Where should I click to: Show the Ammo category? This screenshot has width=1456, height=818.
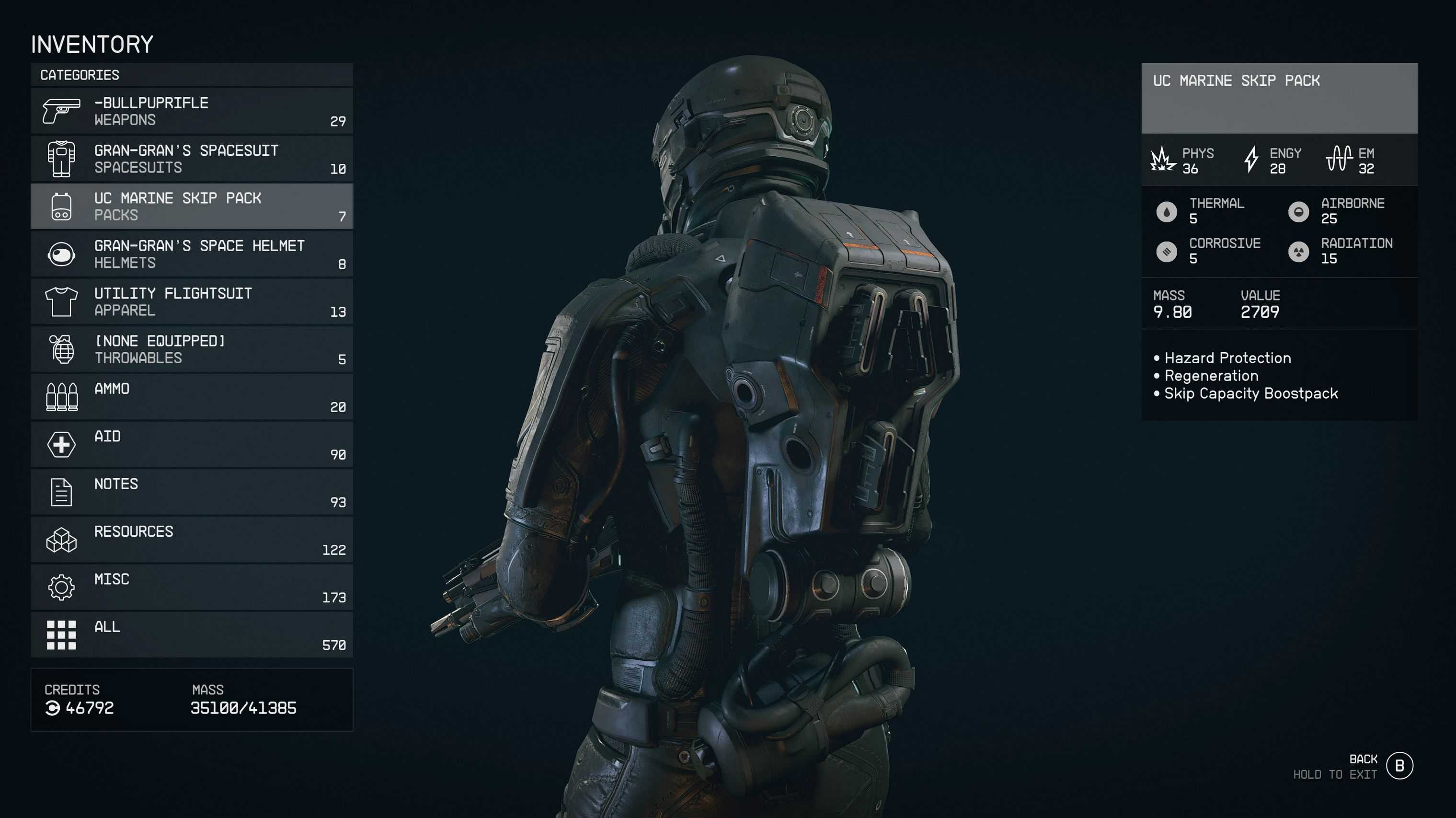click(192, 397)
